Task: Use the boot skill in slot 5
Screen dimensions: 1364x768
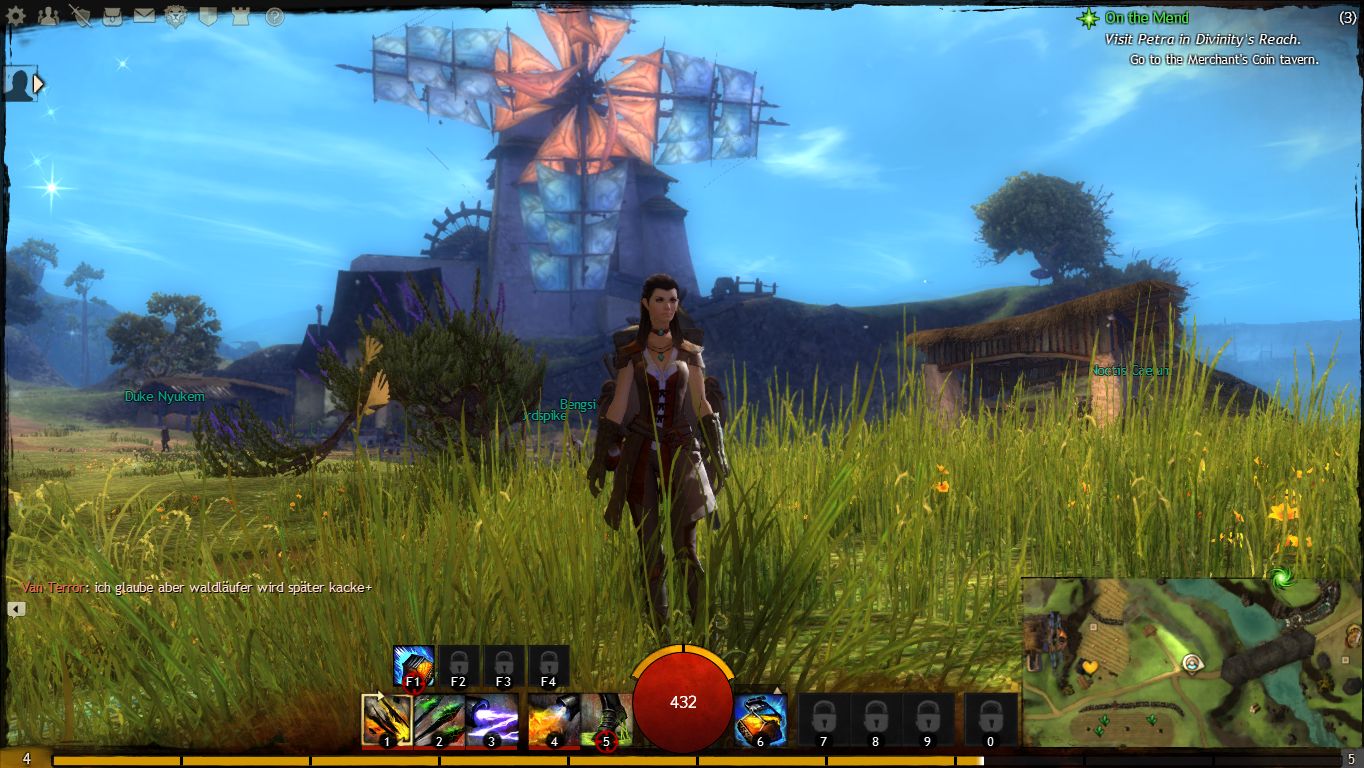Action: (x=606, y=720)
